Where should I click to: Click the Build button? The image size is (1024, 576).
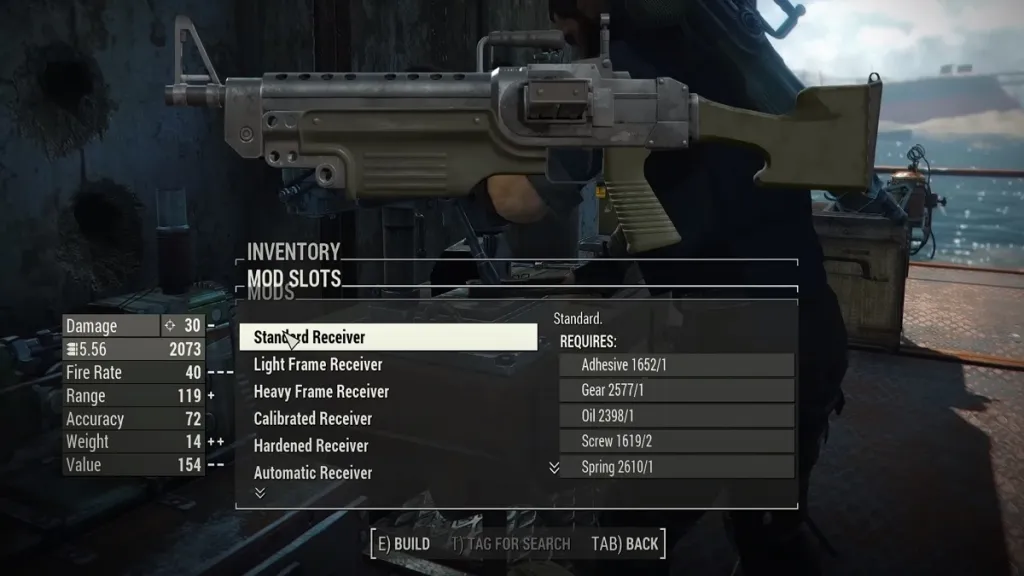point(401,544)
